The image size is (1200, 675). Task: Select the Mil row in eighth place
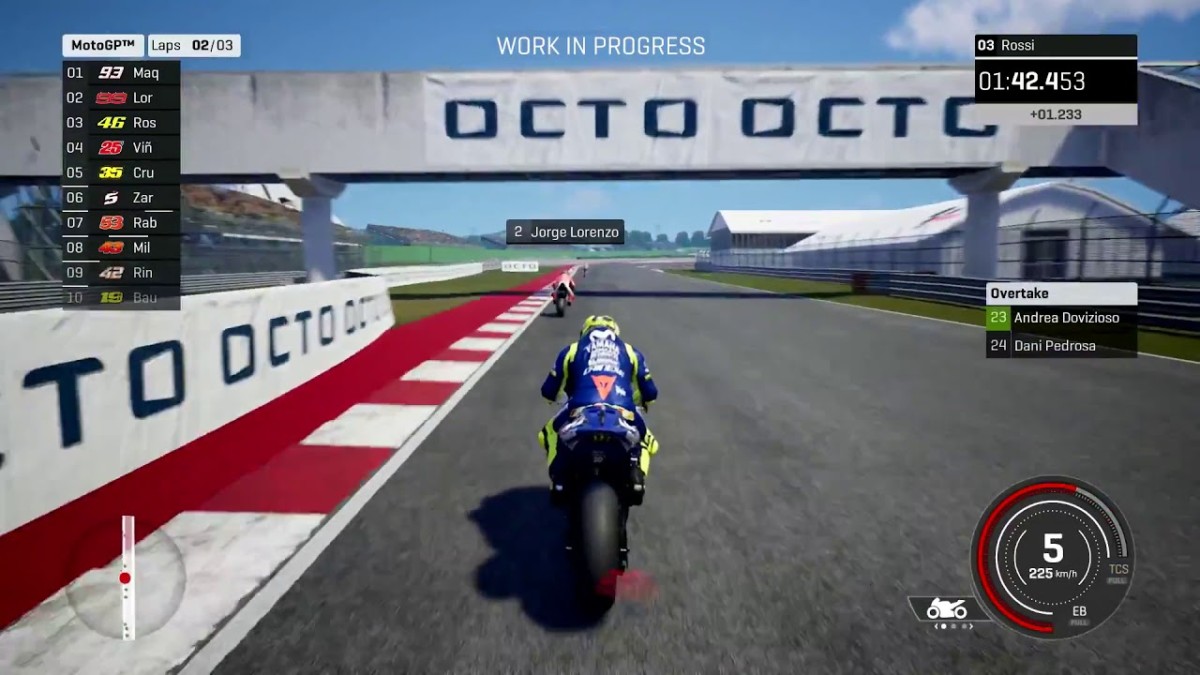(x=121, y=248)
